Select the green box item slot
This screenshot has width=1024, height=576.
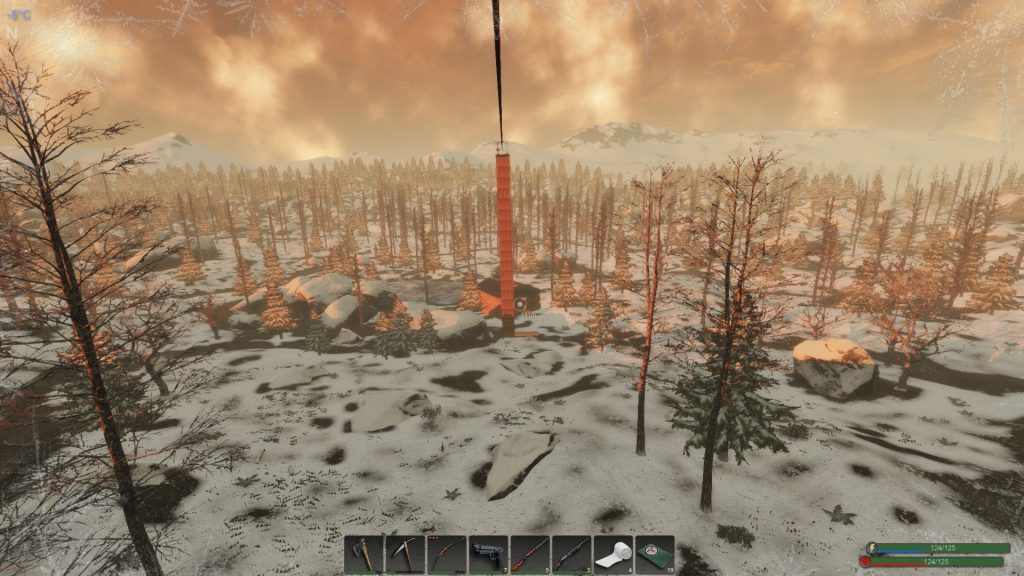click(654, 554)
